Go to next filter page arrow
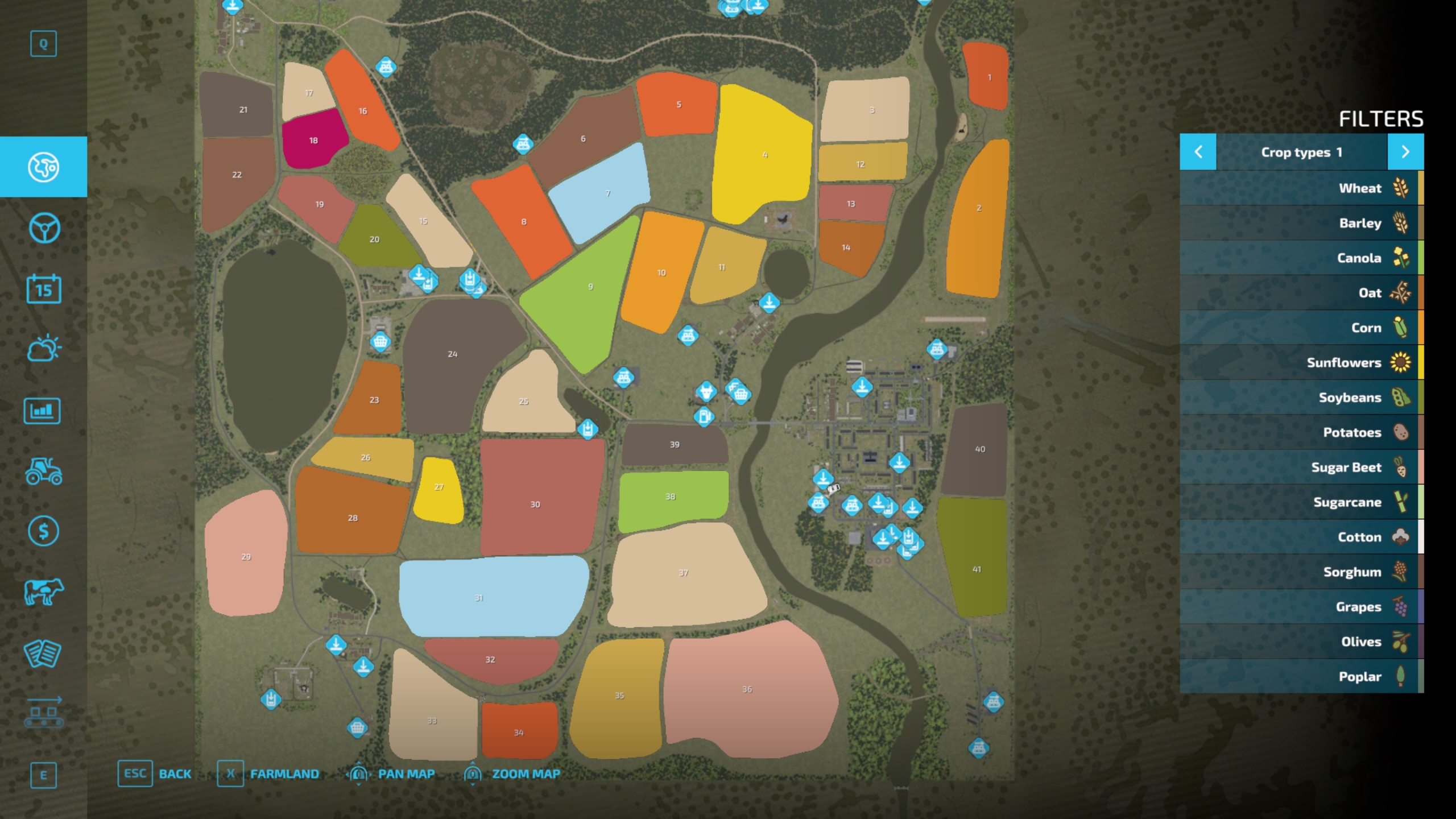Image resolution: width=1456 pixels, height=819 pixels. (1405, 152)
